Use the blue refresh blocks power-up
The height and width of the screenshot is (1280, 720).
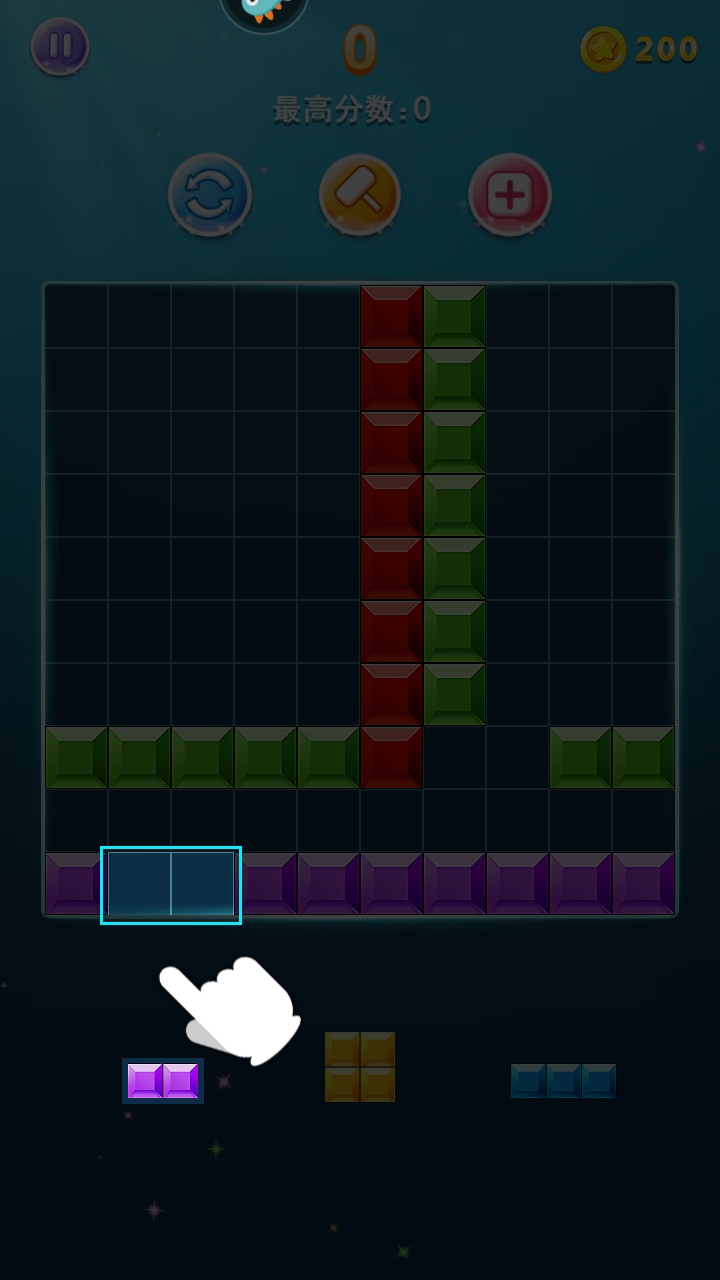(210, 195)
